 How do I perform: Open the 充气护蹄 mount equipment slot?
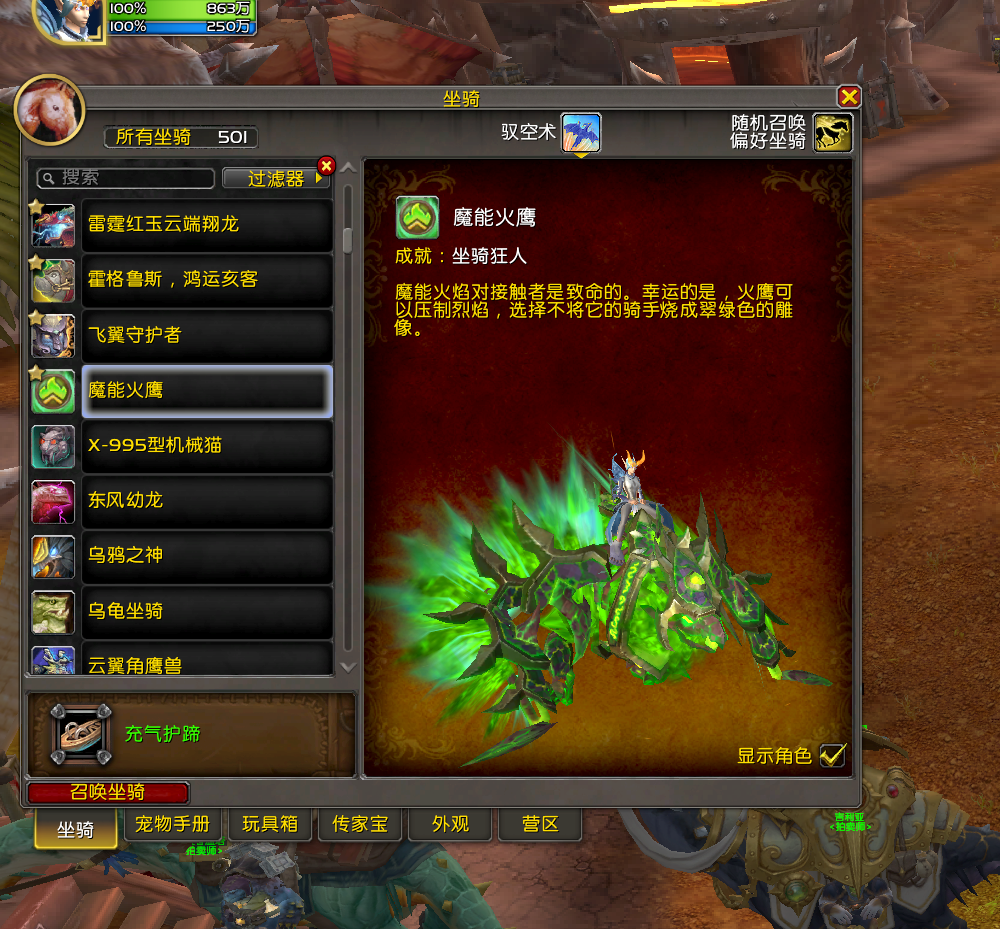click(82, 735)
